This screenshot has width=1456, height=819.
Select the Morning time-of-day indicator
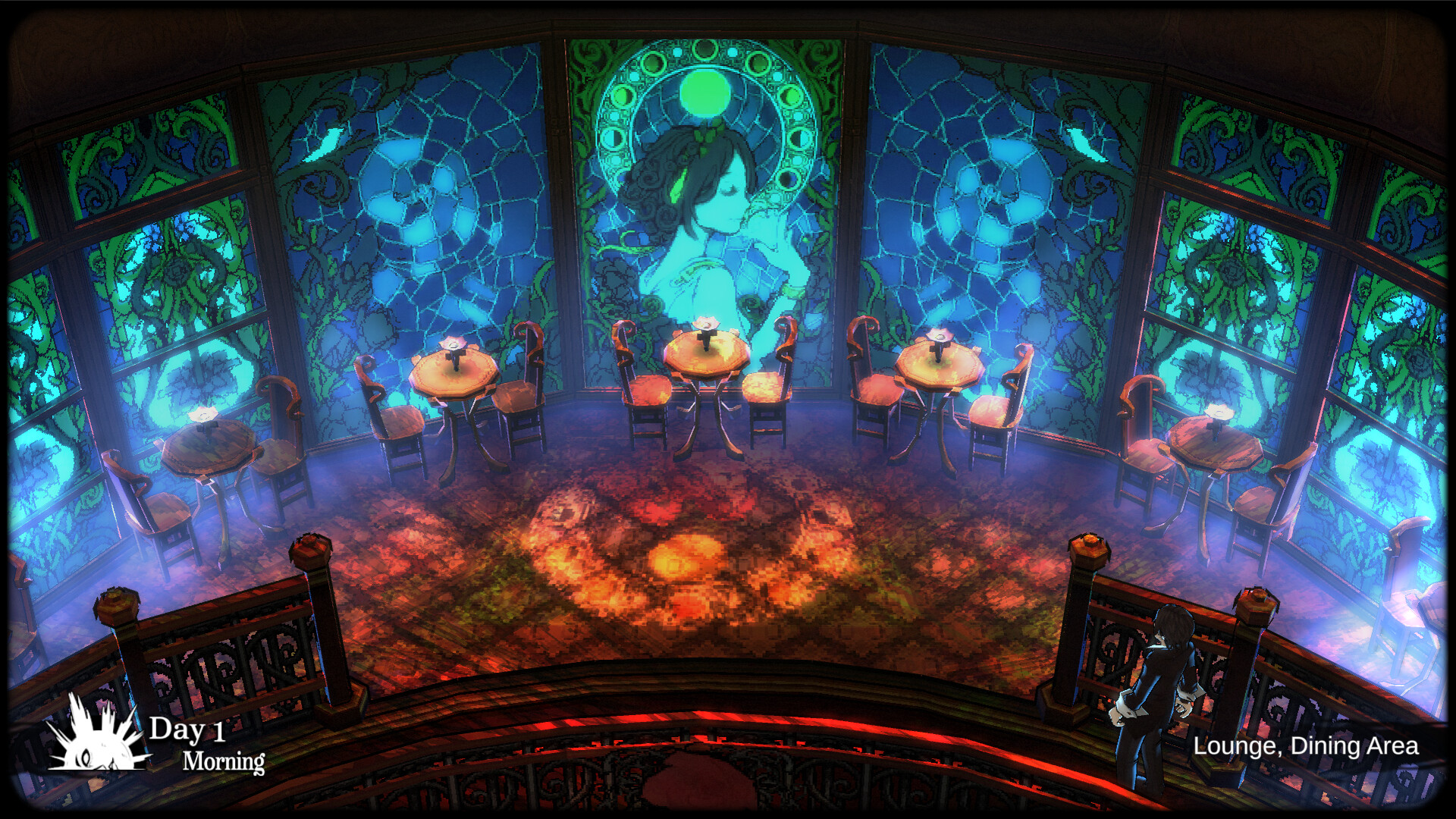224,762
